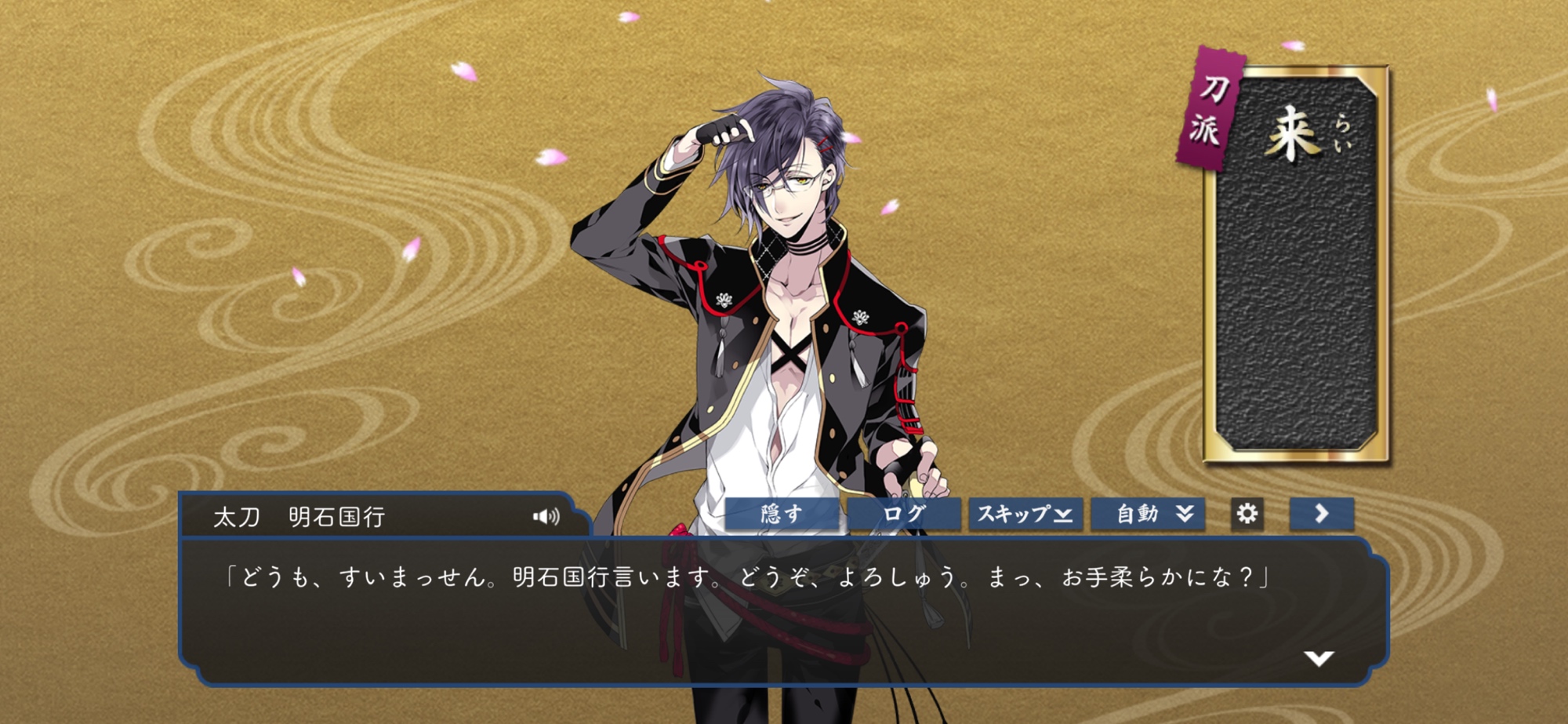Image resolution: width=1568 pixels, height=724 pixels.
Task: Toggle 自動 auto-advance mode
Action: point(1148,514)
